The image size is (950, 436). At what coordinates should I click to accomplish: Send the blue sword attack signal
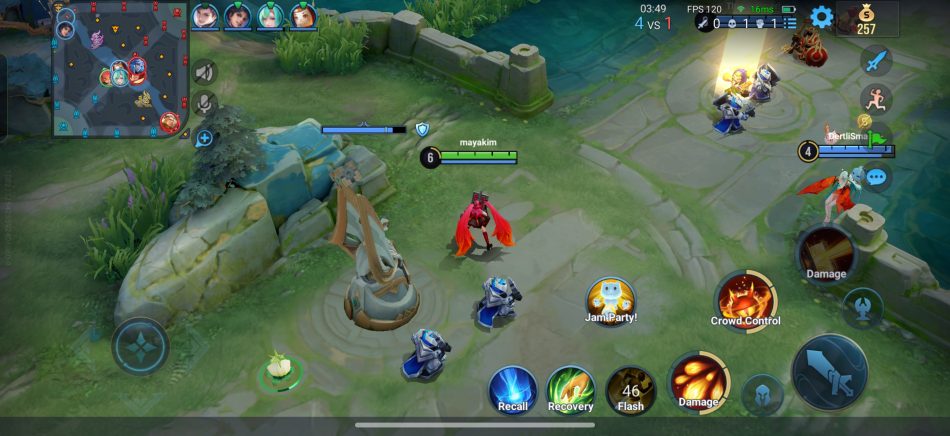[x=876, y=61]
